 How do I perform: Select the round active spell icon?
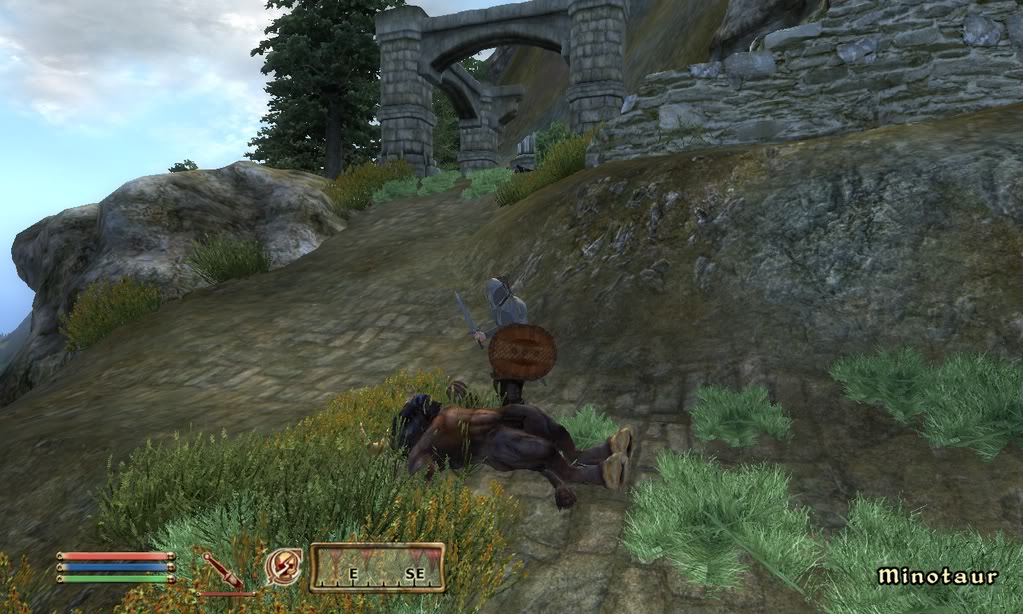tap(283, 567)
